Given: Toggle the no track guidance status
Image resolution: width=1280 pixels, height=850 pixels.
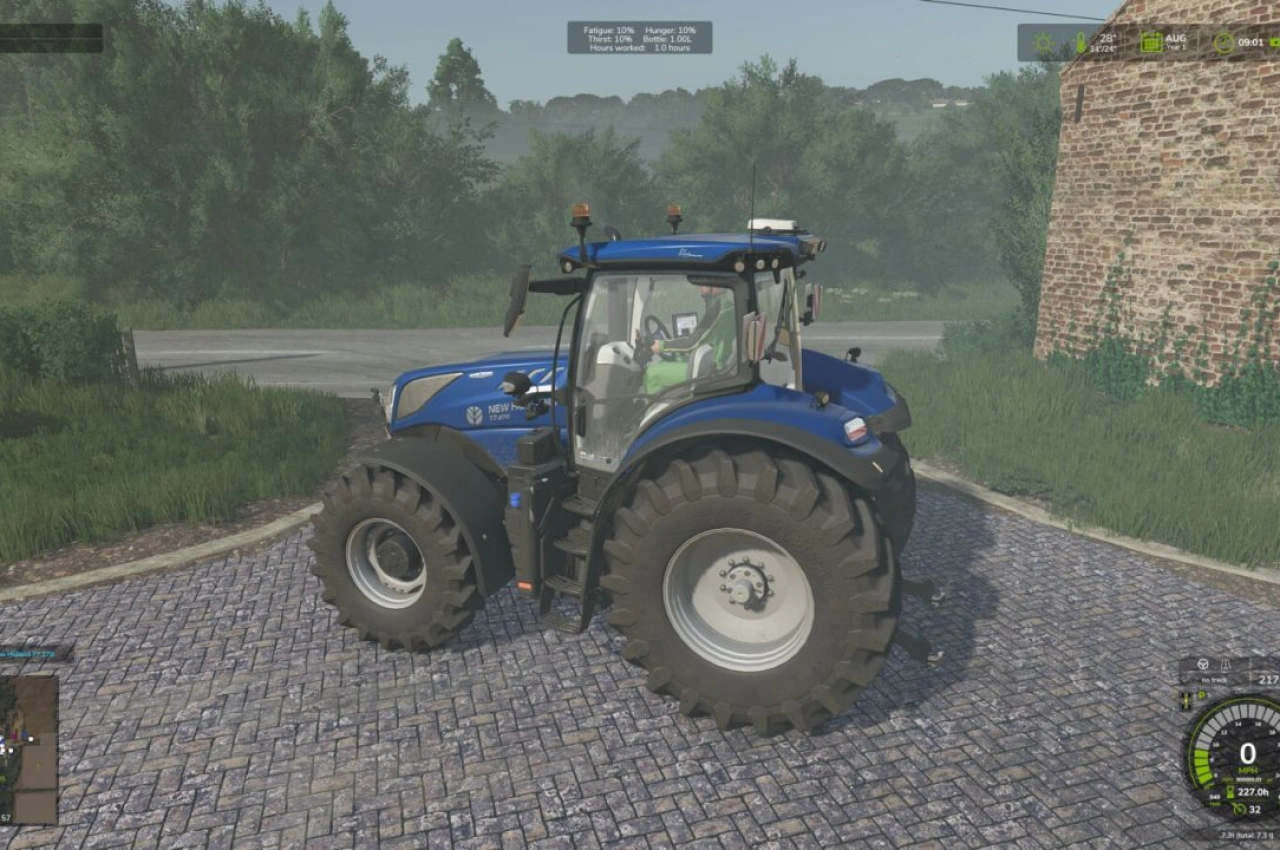Looking at the screenshot, I should pyautogui.click(x=1213, y=679).
